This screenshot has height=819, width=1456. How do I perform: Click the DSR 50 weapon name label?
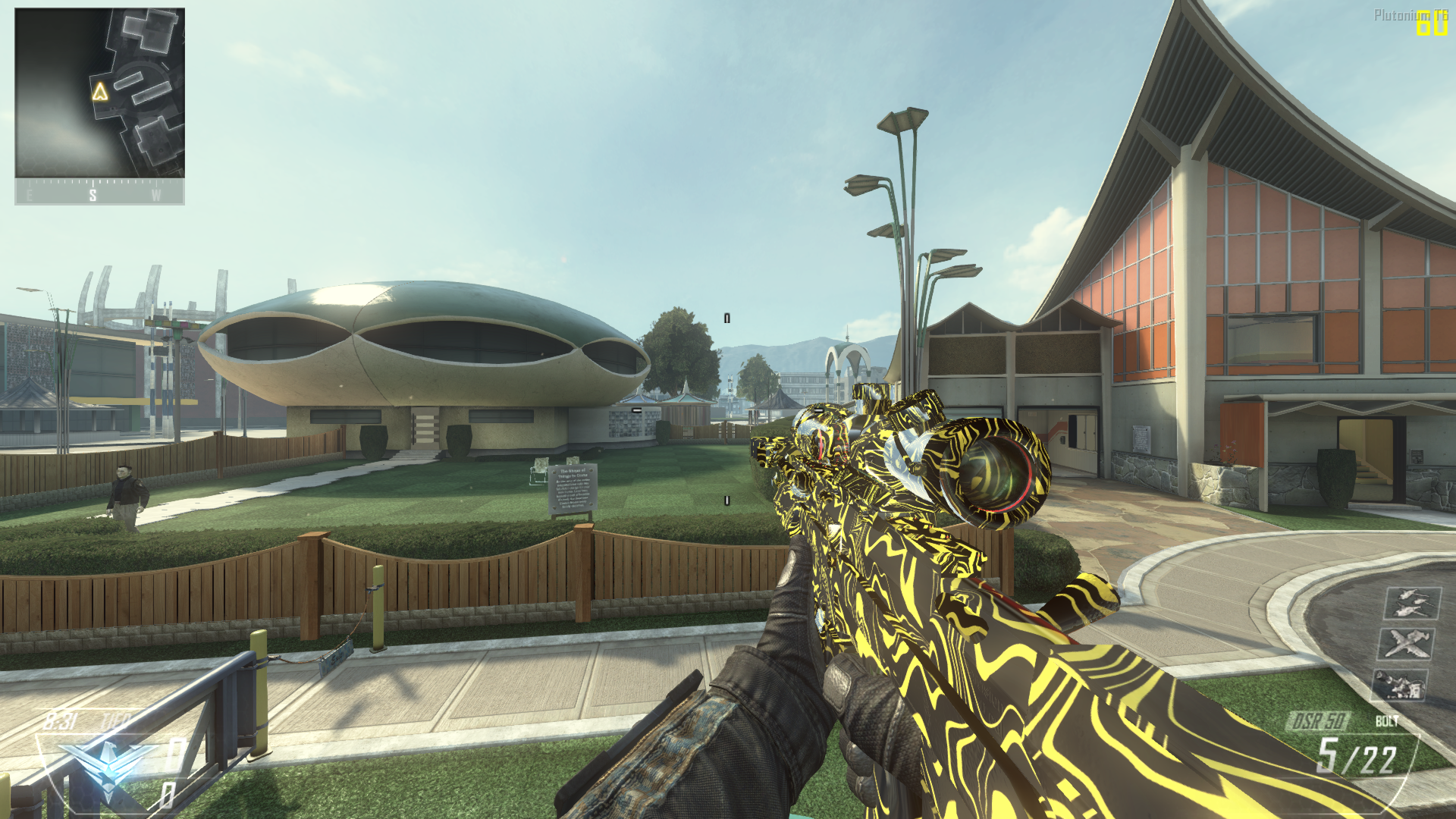(x=1319, y=720)
